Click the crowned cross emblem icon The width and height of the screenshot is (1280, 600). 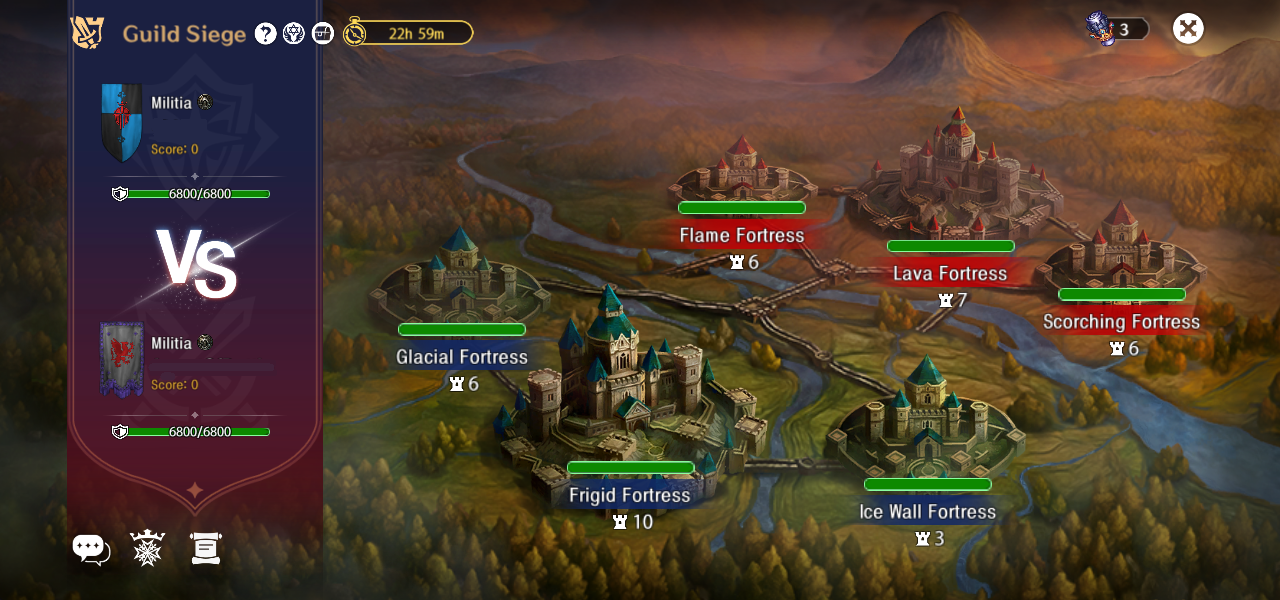click(147, 548)
